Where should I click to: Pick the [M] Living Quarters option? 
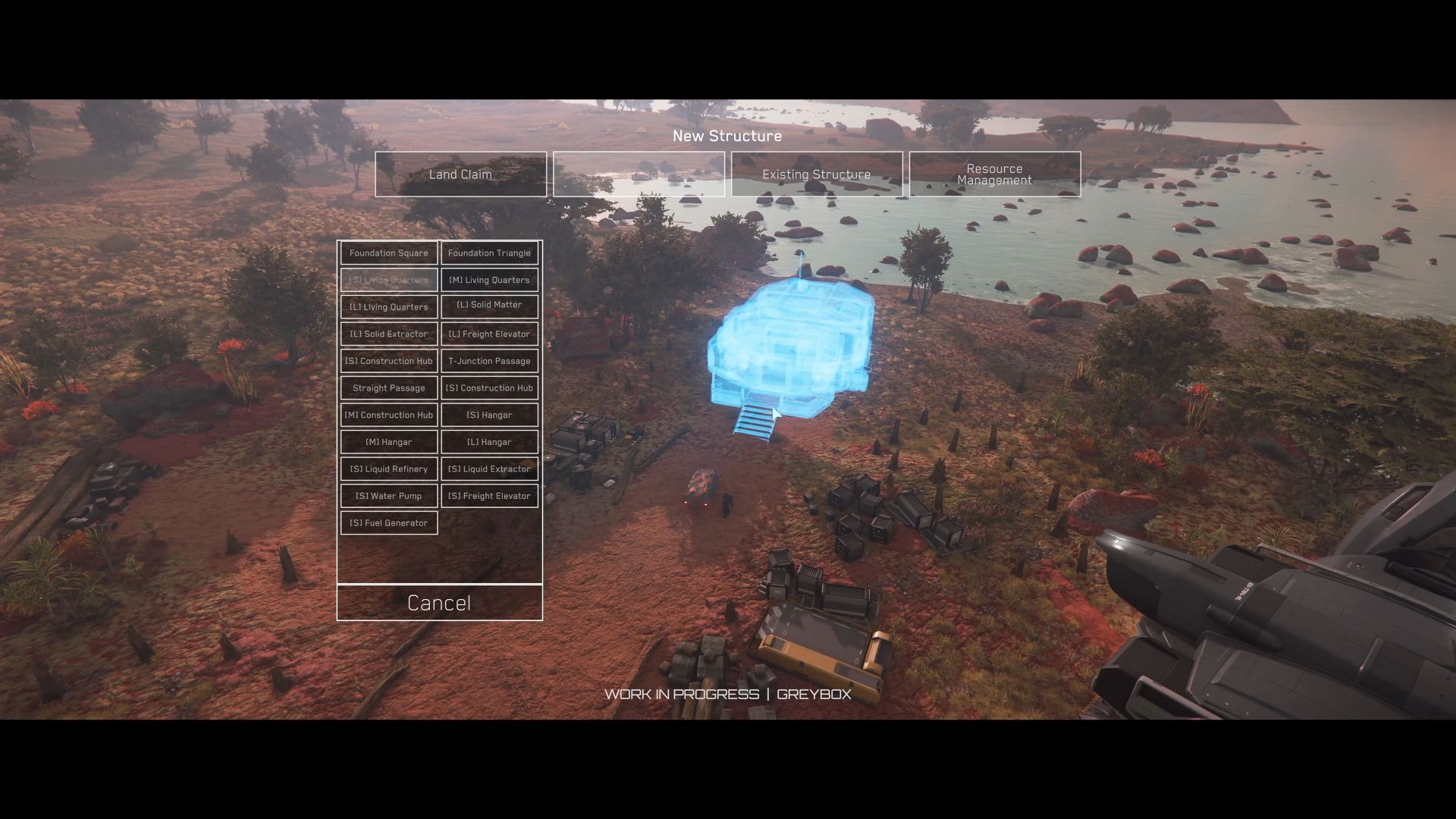[x=489, y=280]
